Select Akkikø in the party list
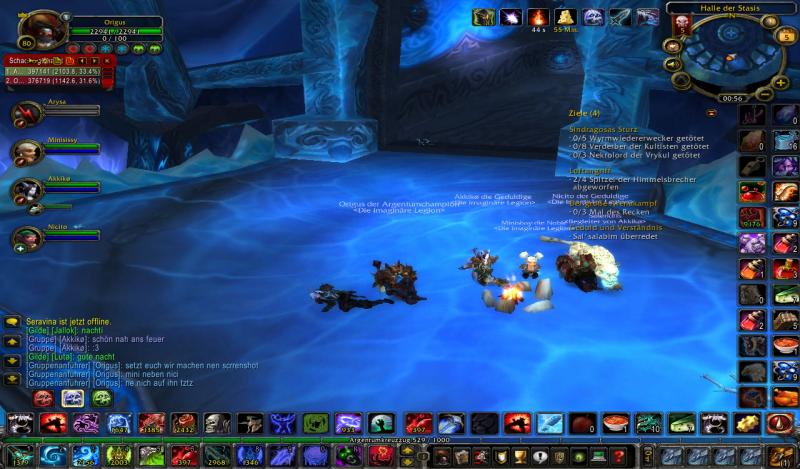The height and width of the screenshot is (469, 800). (x=27, y=189)
